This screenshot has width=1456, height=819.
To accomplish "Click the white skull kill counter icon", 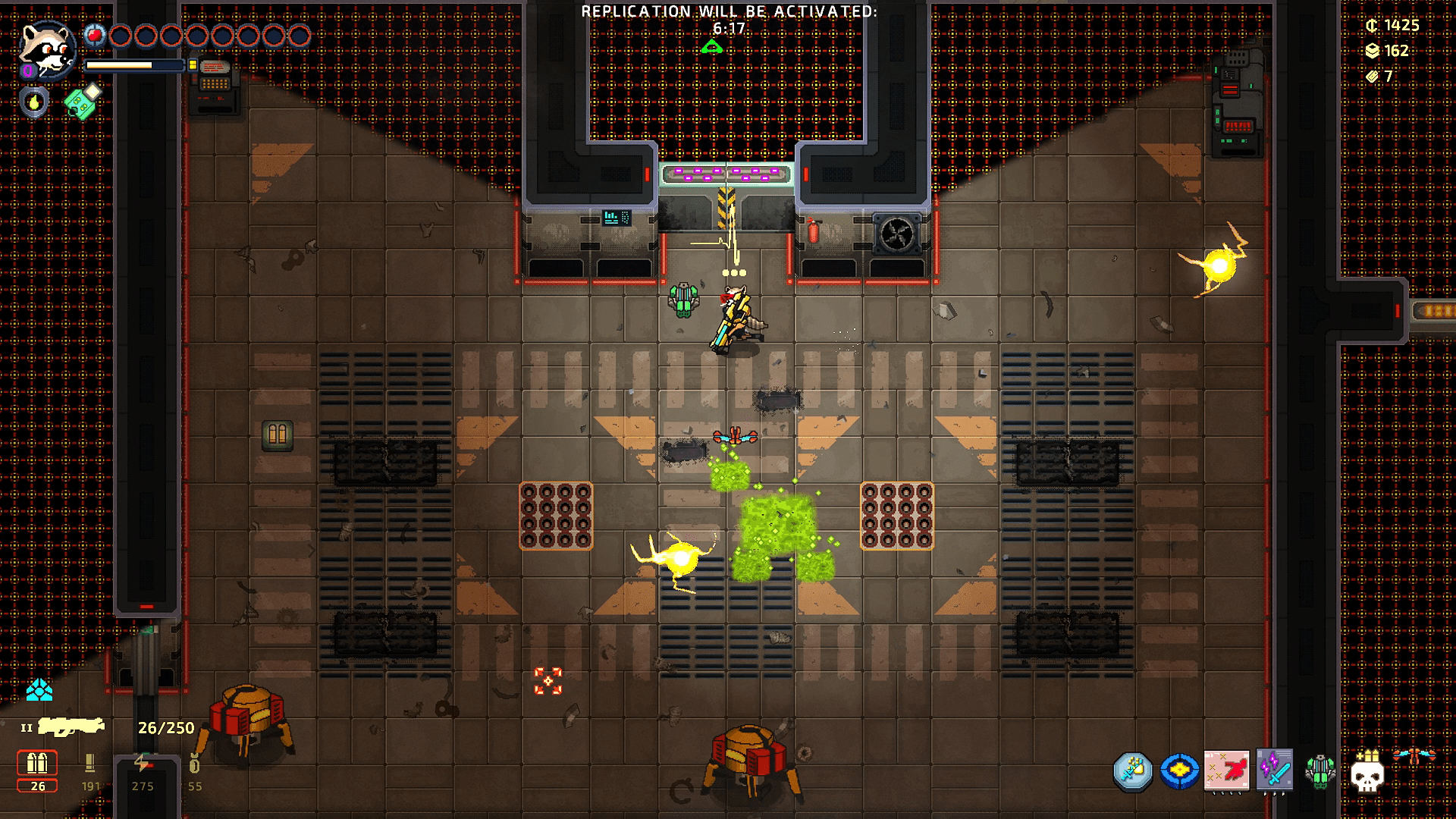I will (x=1367, y=775).
